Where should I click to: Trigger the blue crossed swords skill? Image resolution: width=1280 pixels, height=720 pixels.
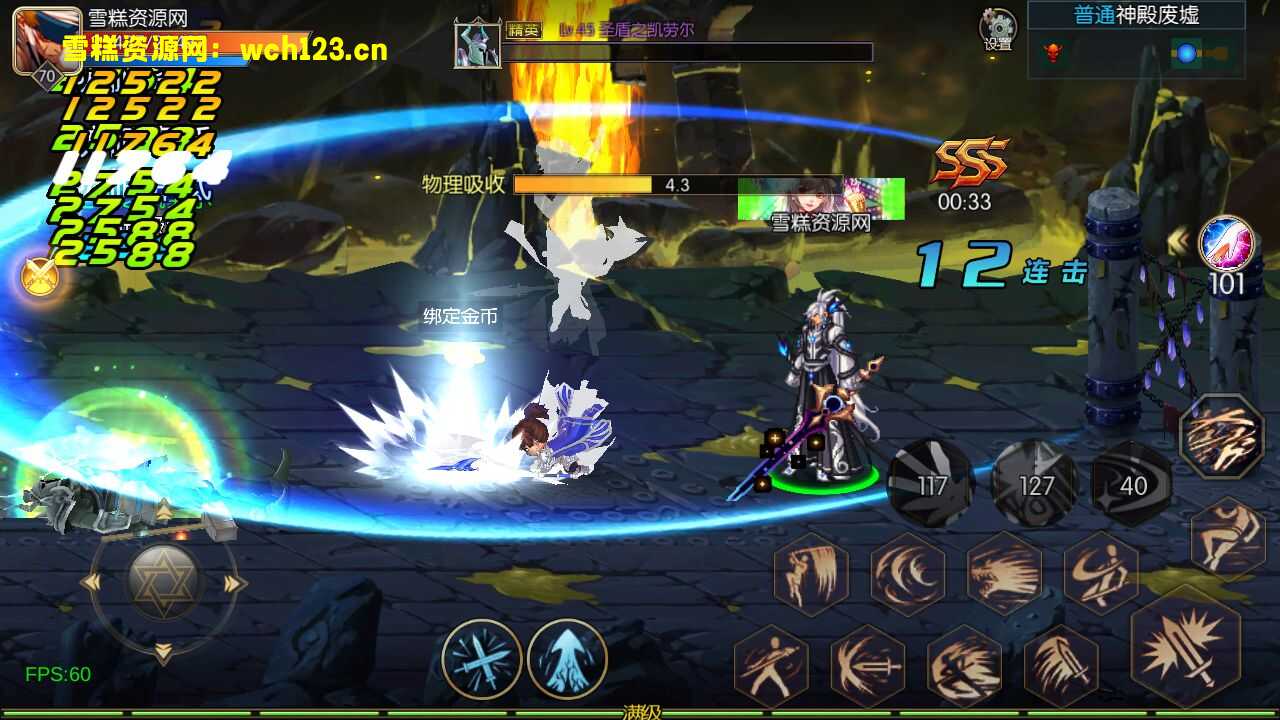(482, 658)
